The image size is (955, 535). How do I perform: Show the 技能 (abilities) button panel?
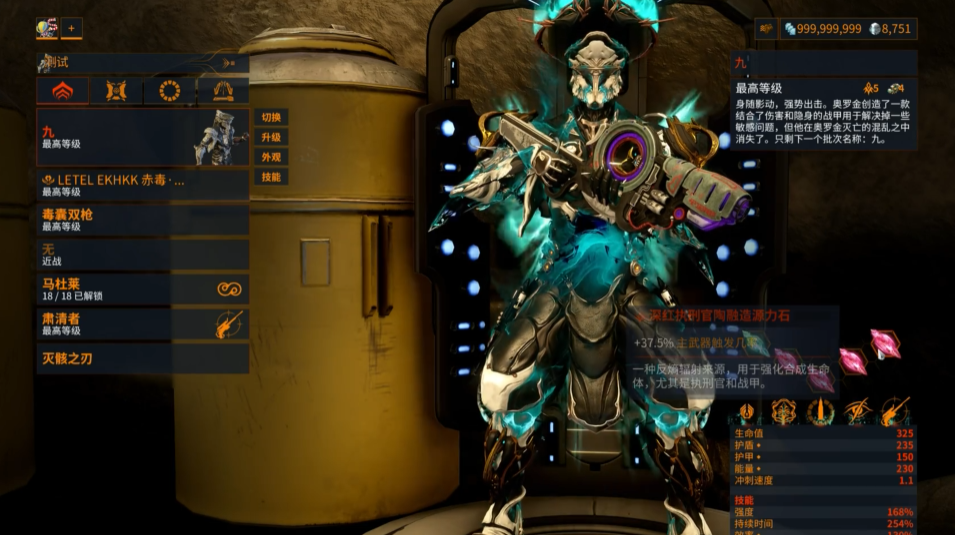coord(271,177)
